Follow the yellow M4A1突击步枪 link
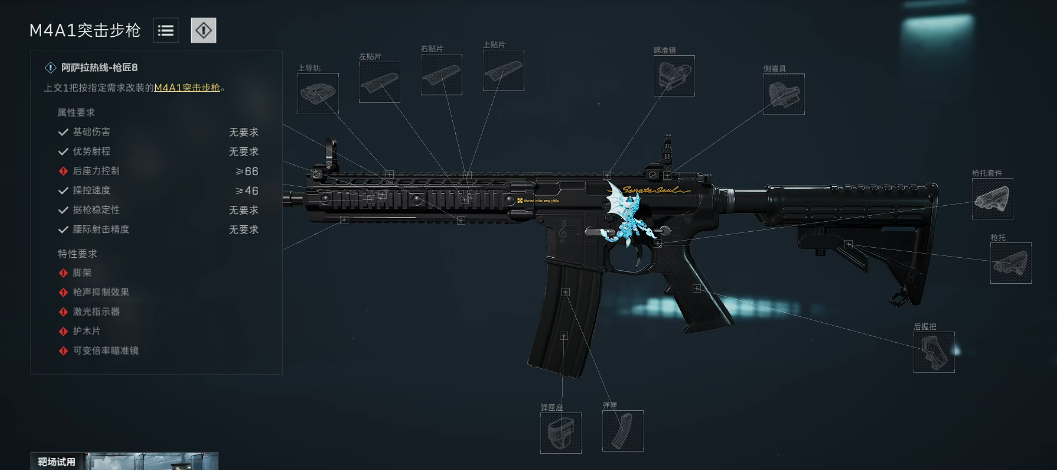The image size is (1057, 470). coord(187,88)
